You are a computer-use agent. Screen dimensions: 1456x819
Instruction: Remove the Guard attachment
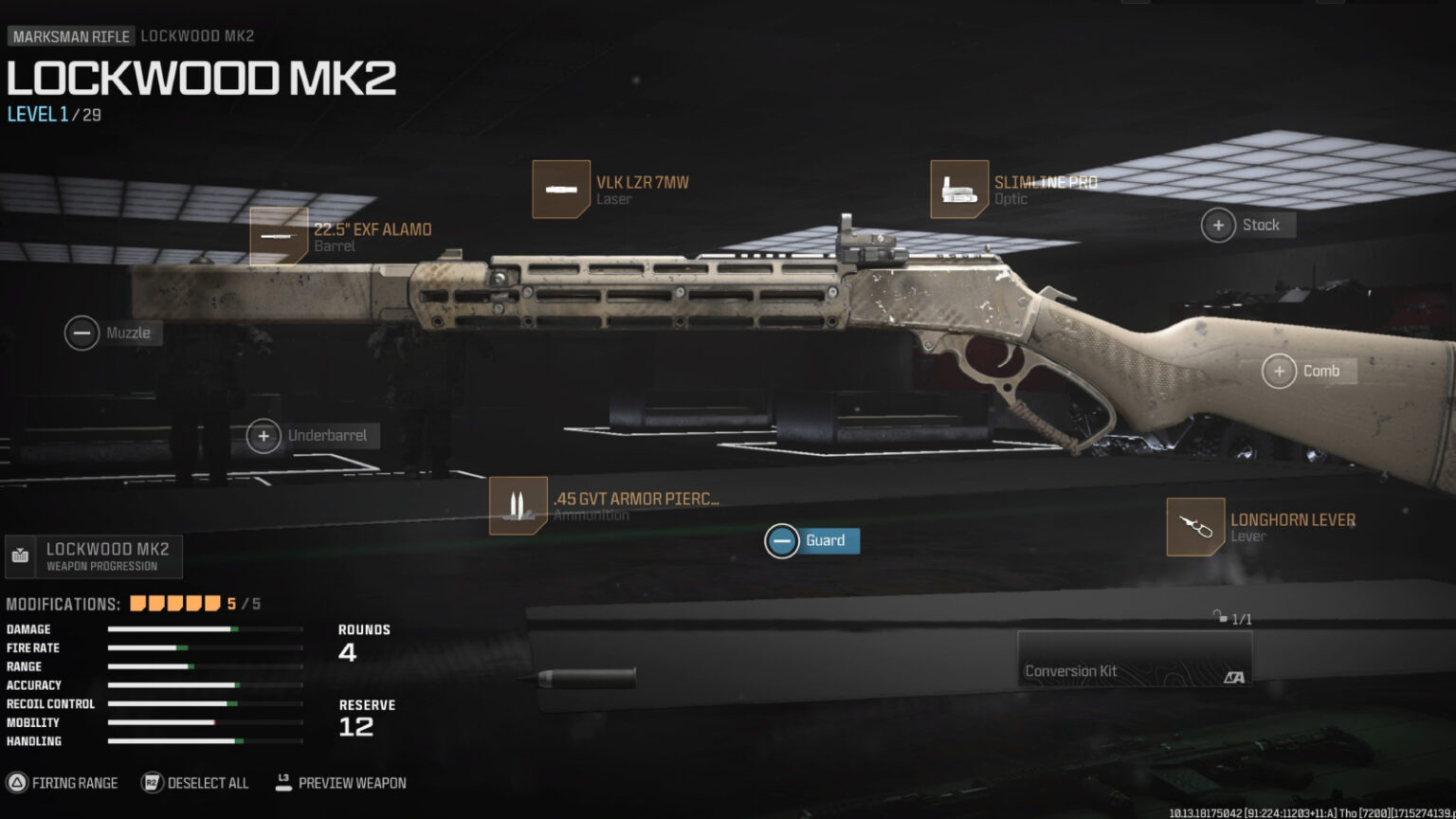tap(783, 540)
